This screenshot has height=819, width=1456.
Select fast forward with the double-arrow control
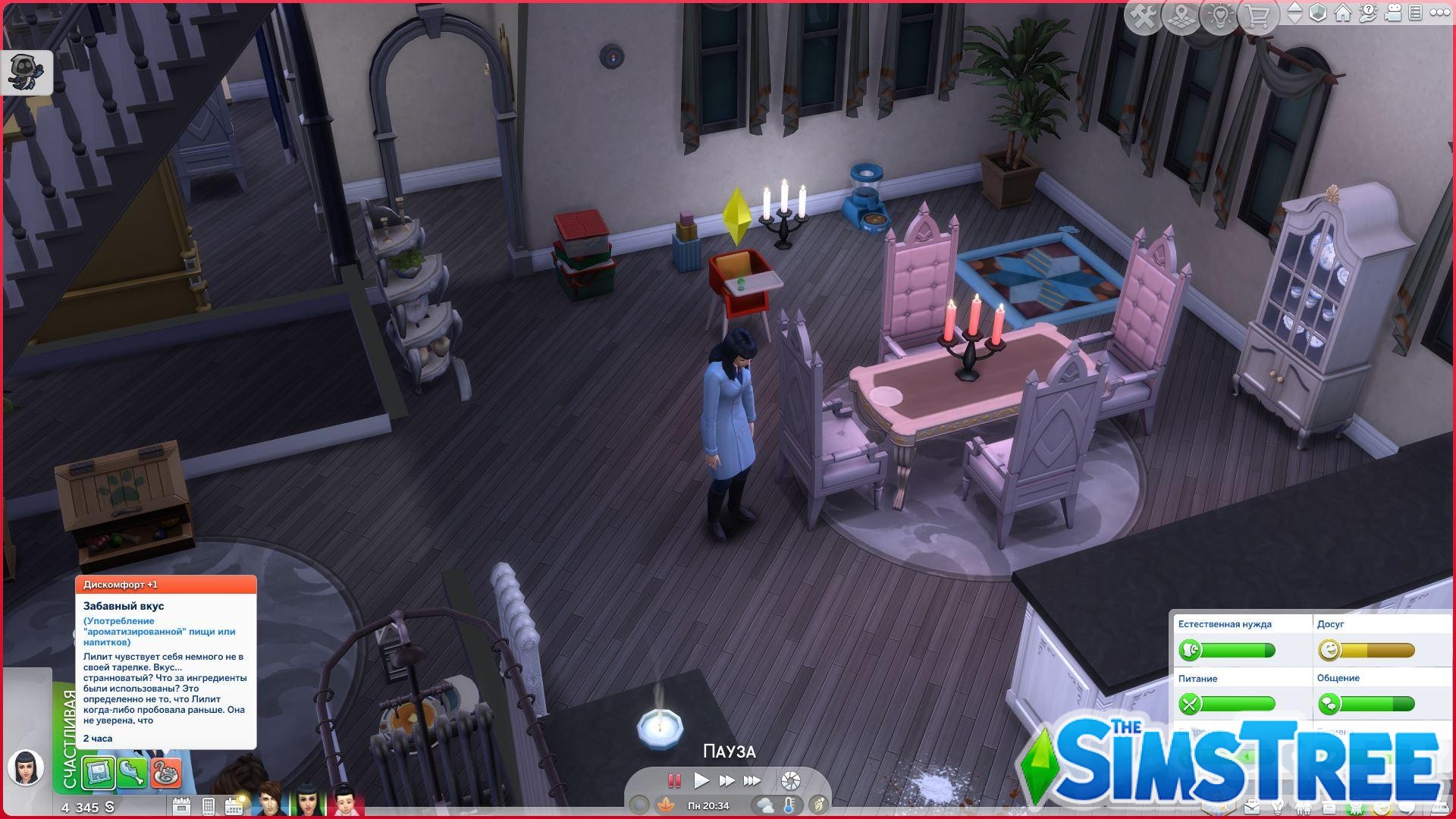(728, 781)
